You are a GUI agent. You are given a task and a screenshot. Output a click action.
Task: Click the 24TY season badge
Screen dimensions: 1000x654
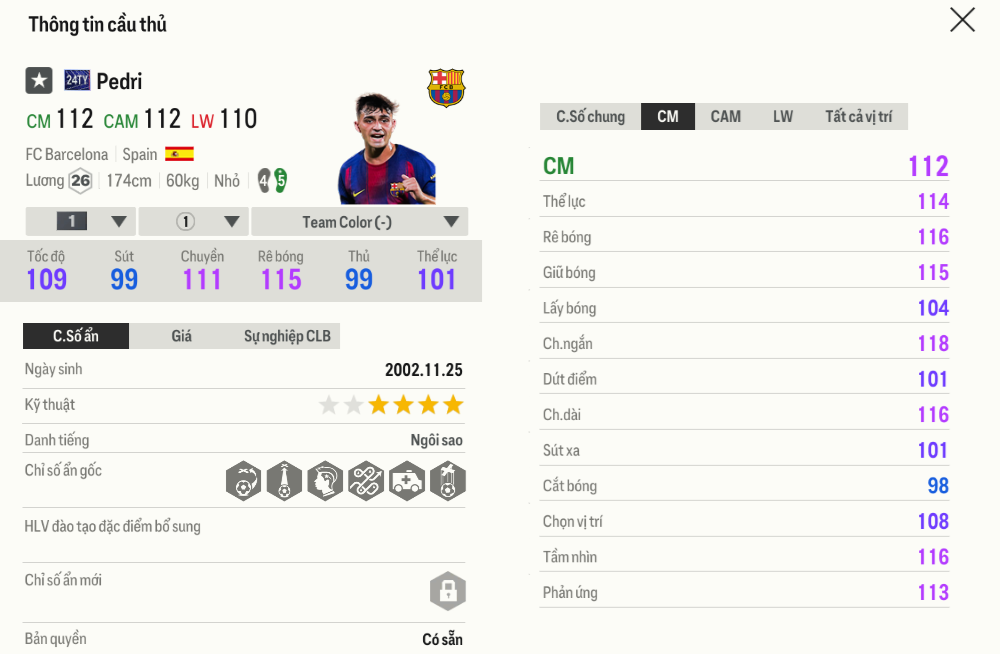pyautogui.click(x=77, y=81)
